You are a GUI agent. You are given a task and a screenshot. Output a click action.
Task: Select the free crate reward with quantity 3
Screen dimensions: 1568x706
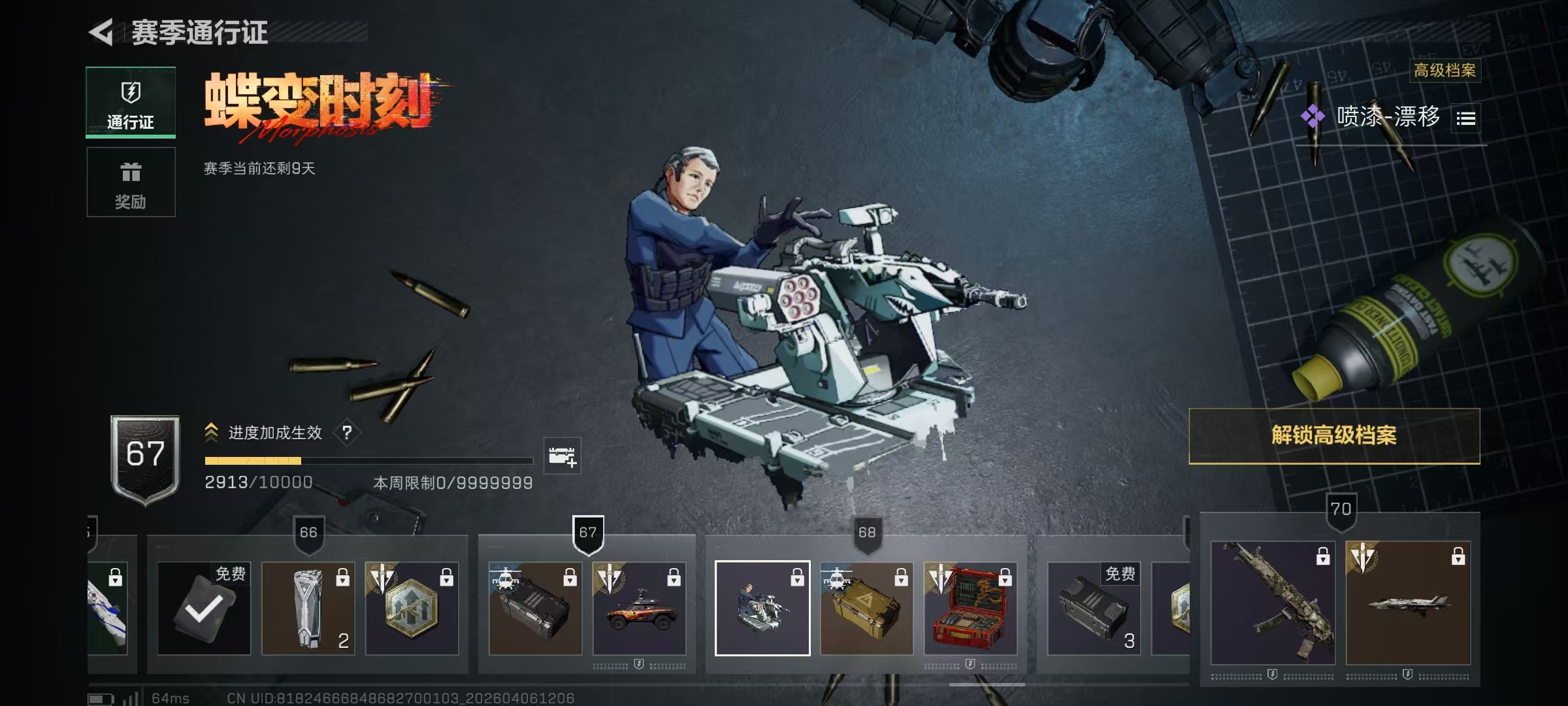[1094, 609]
